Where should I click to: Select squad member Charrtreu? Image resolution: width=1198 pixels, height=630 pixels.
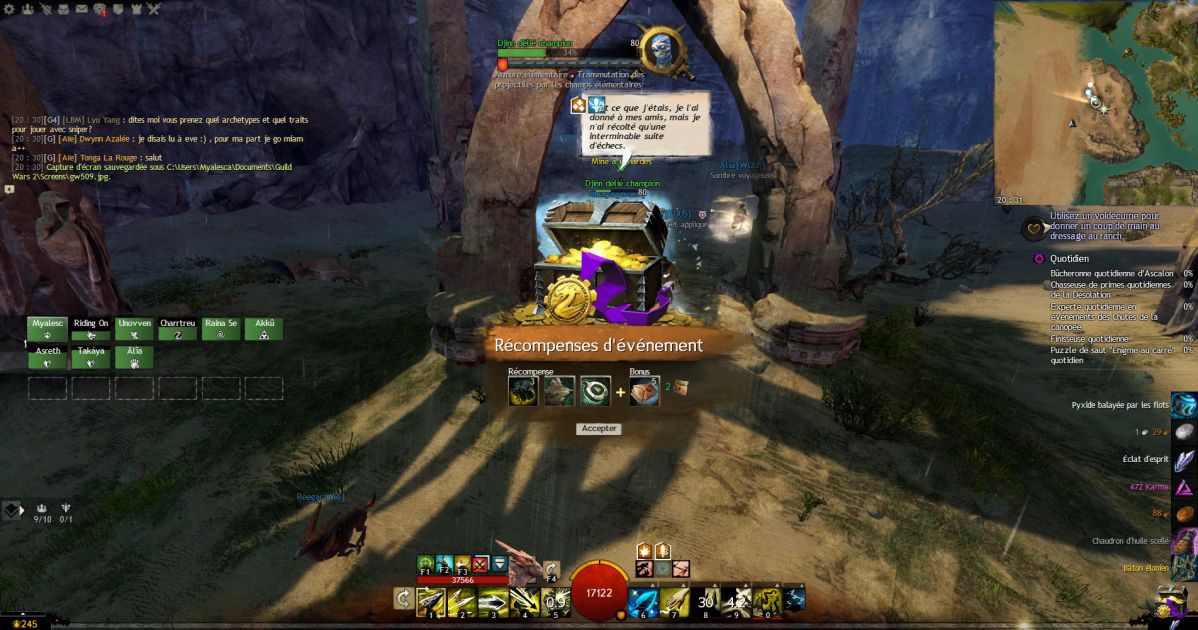[x=178, y=329]
